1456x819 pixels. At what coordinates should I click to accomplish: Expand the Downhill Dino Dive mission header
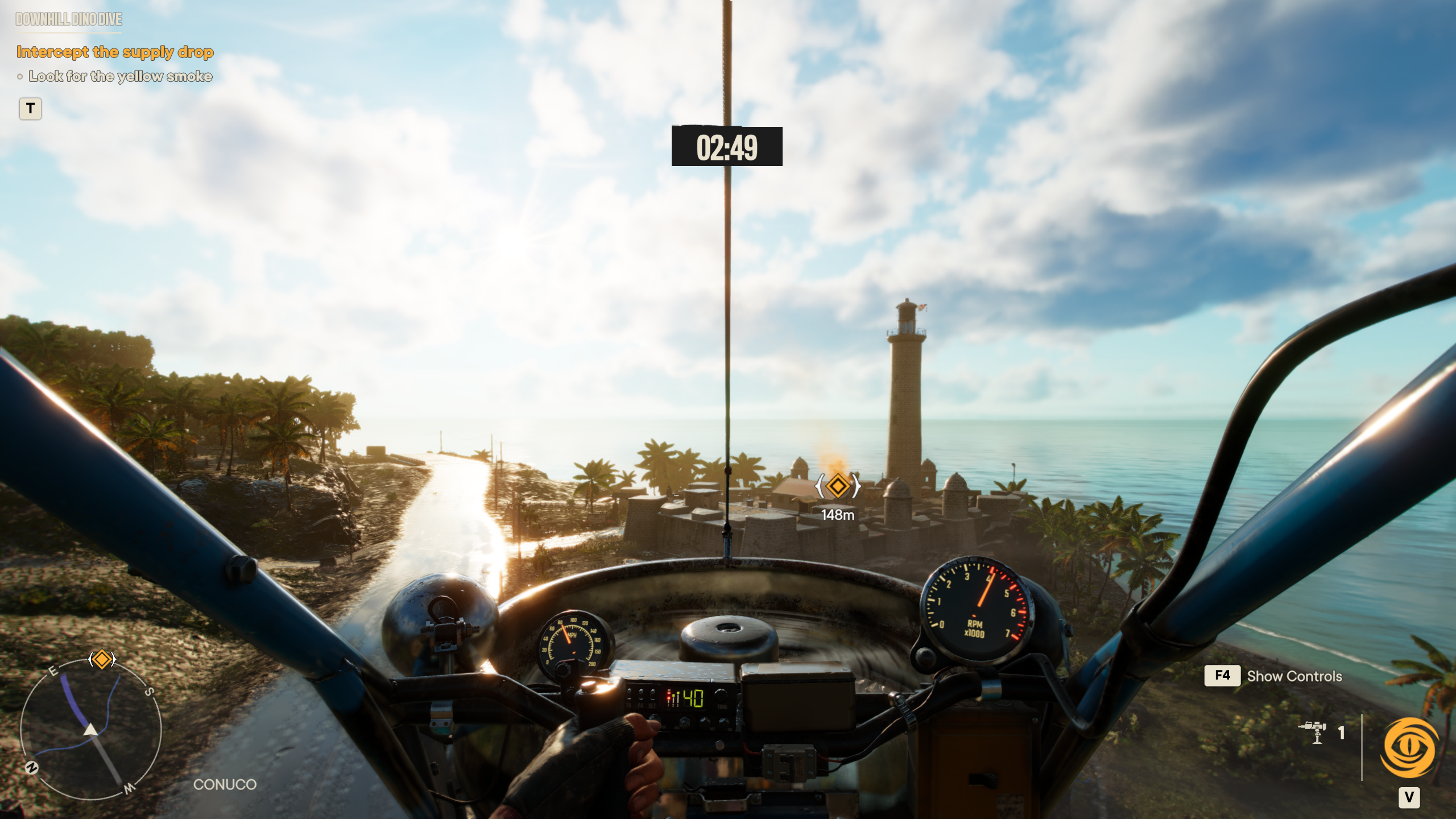pyautogui.click(x=68, y=20)
